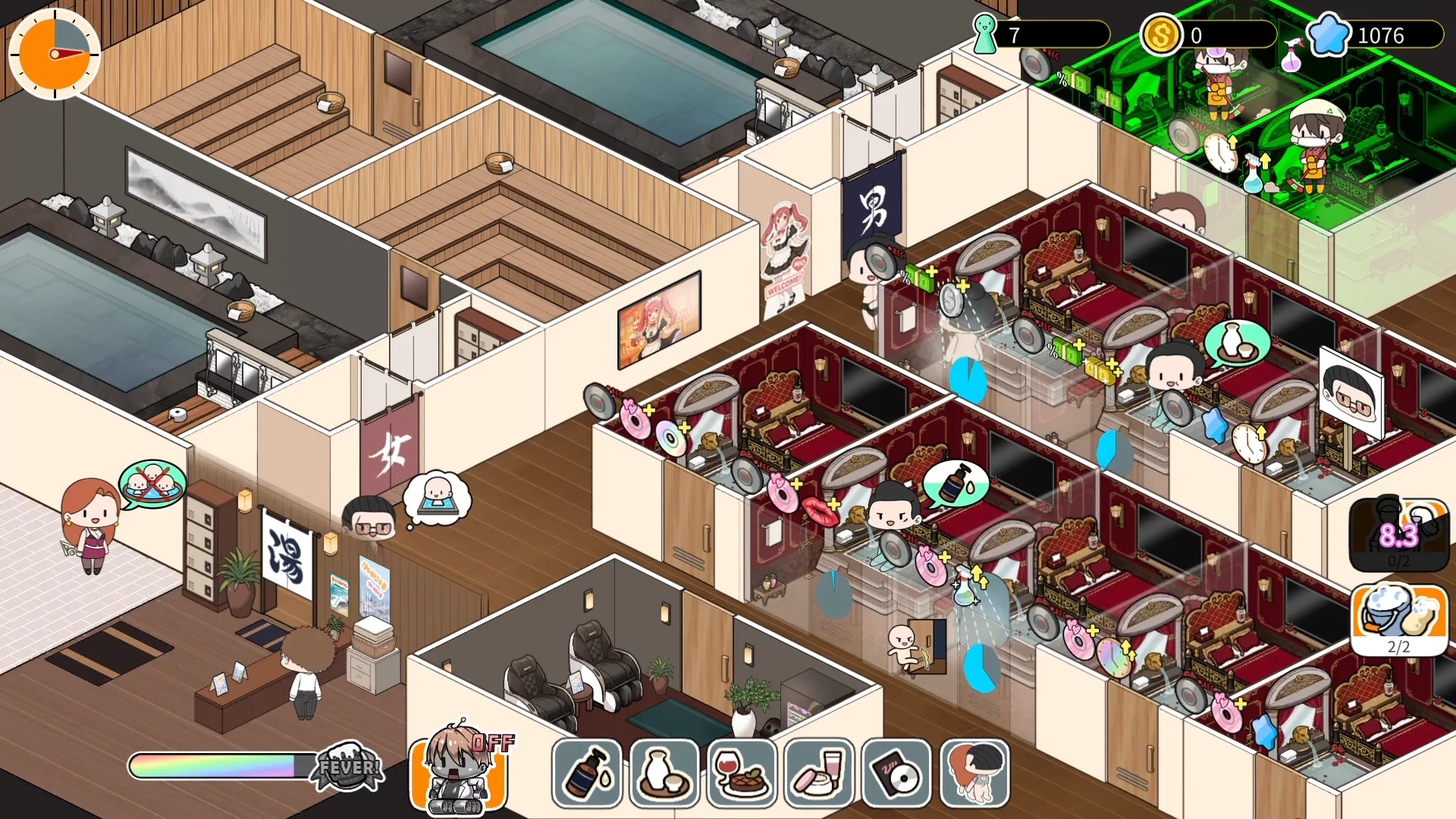Select the shampoo bottle item slot
The image size is (1456, 819).
pos(587,773)
